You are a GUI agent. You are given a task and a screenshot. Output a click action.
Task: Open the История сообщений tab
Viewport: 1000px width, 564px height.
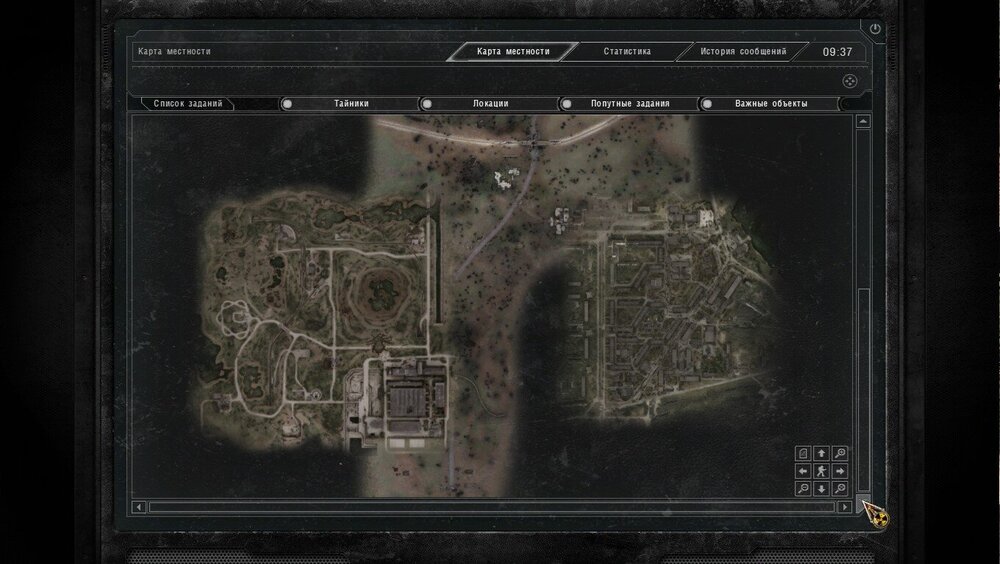pos(743,51)
